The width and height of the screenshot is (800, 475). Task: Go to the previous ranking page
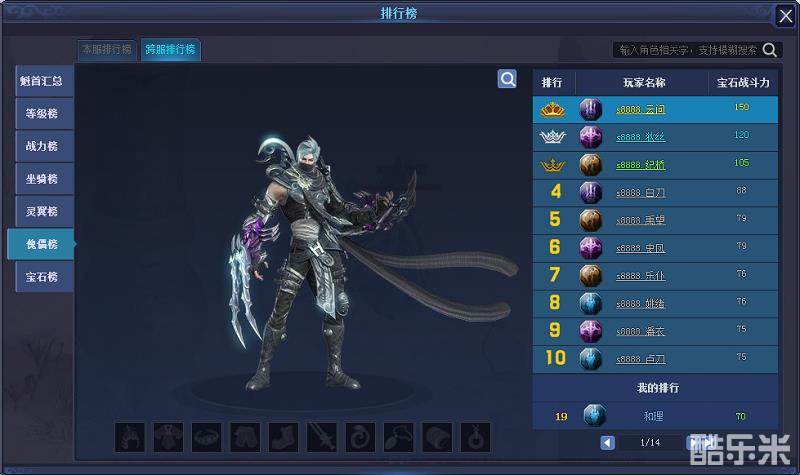click(607, 442)
